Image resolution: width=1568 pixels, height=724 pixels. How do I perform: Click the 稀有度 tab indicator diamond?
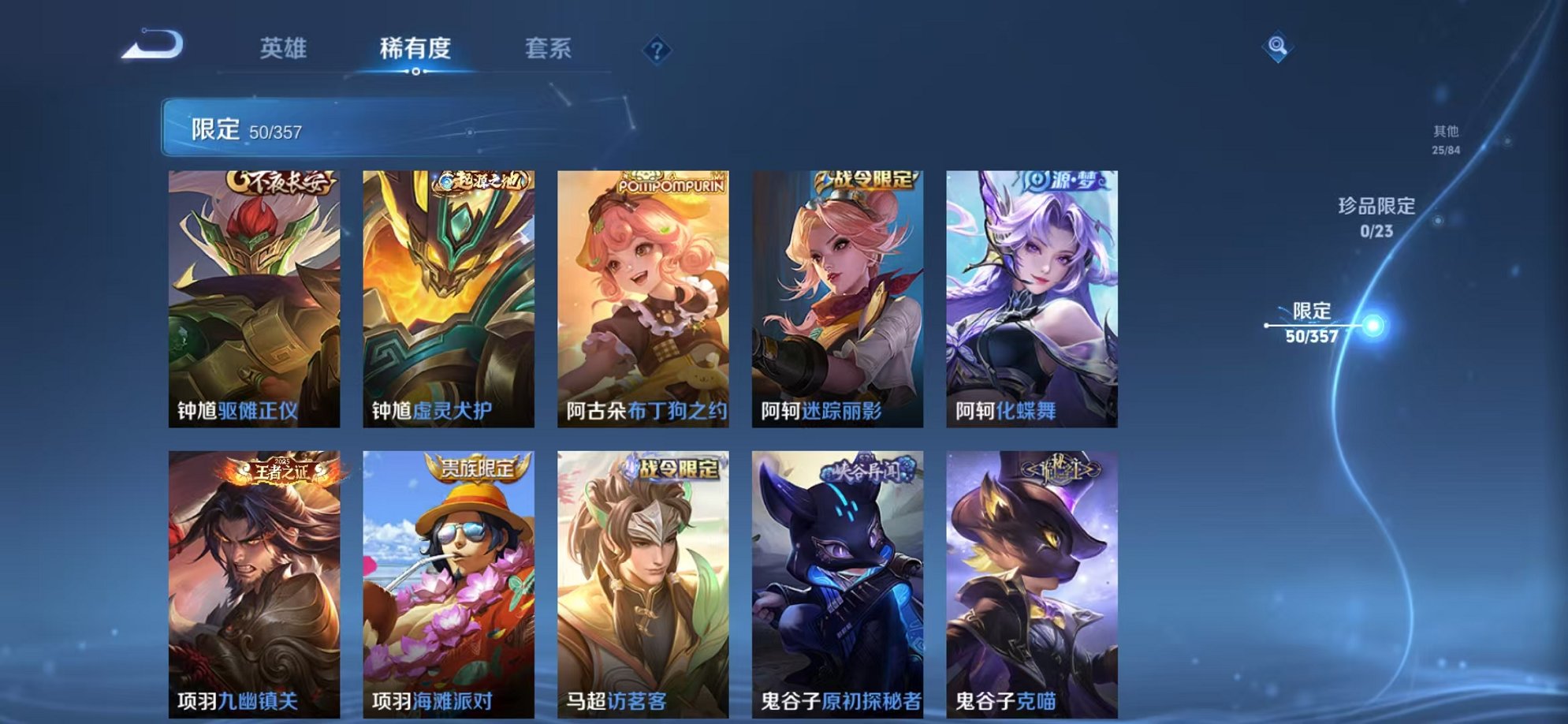pos(417,73)
